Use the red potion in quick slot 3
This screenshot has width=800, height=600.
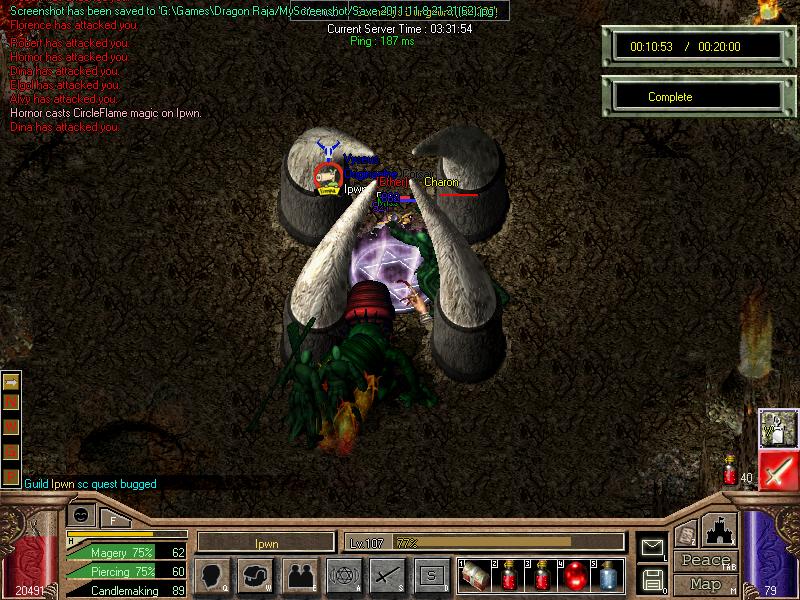(541, 576)
